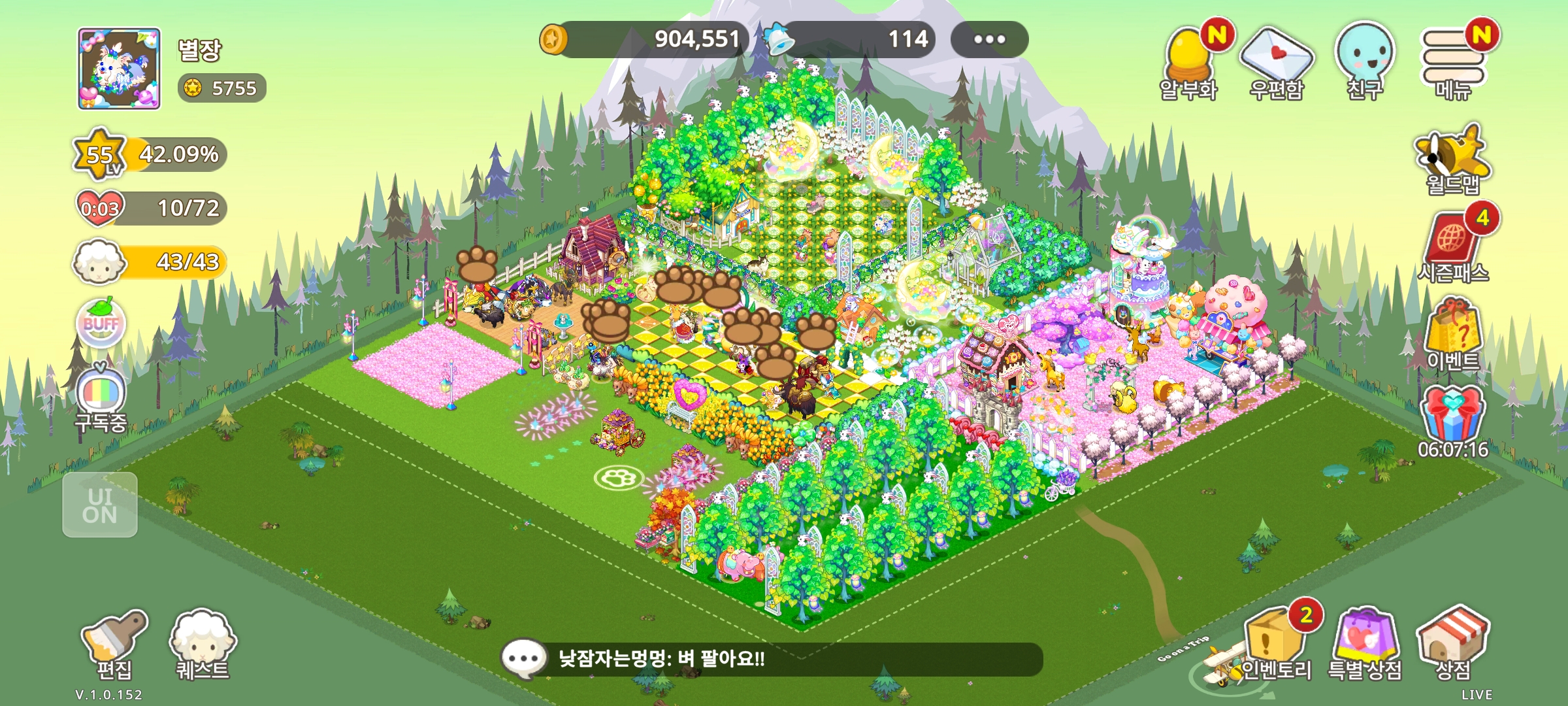The width and height of the screenshot is (1568, 706).
Task: Open the player profile avatar
Action: (x=119, y=68)
